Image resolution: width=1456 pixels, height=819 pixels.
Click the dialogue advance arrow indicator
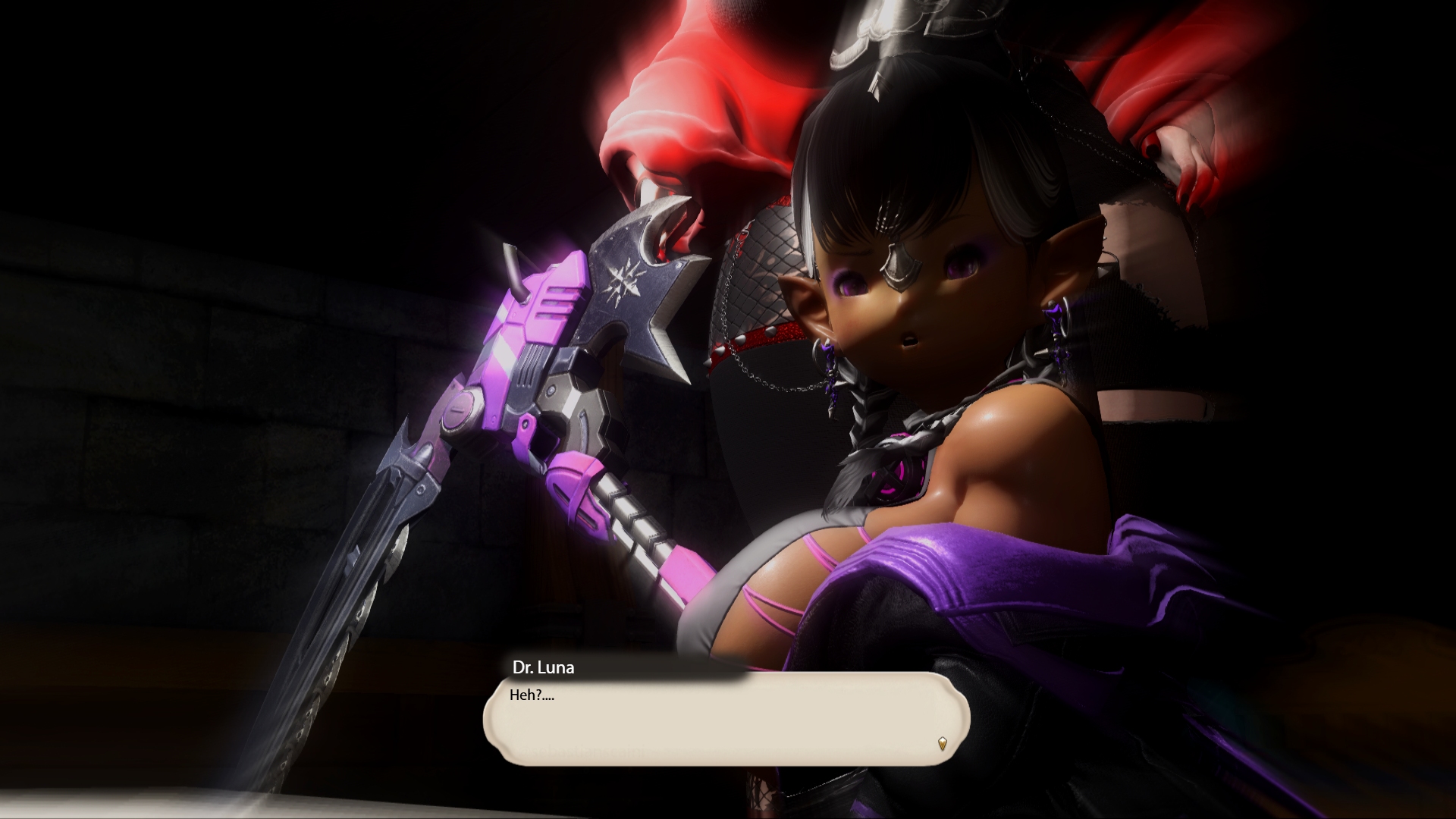(942, 743)
